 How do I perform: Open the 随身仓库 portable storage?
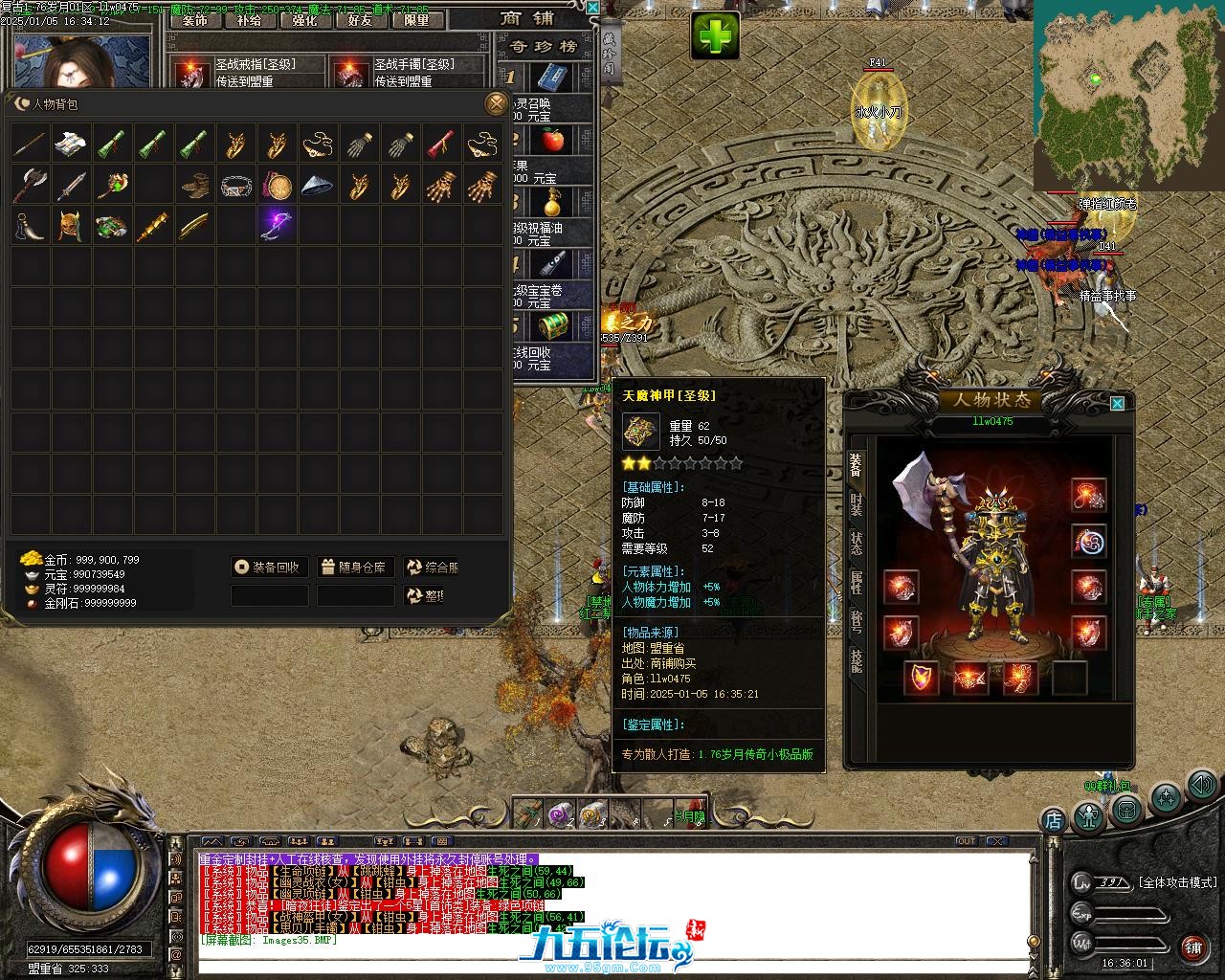click(354, 568)
